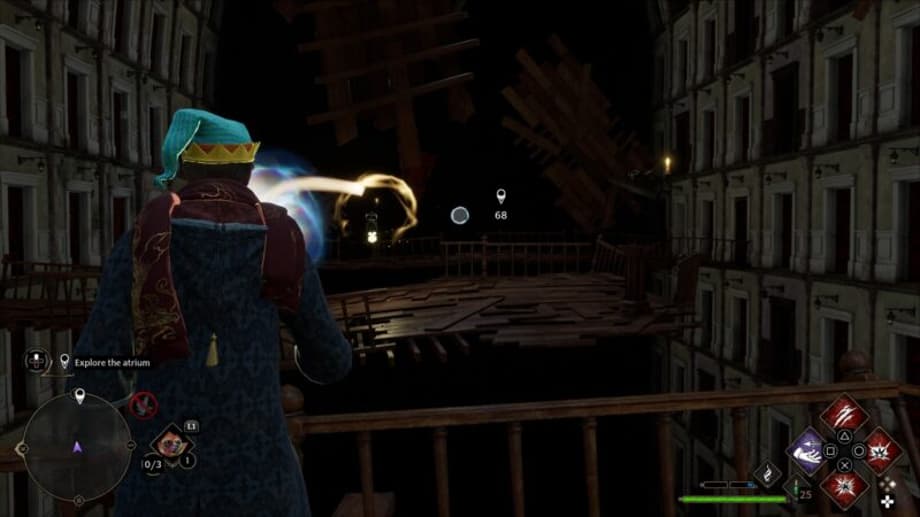Click the quest waypoint marker on the minimap
The width and height of the screenshot is (920, 517).
[x=79, y=398]
